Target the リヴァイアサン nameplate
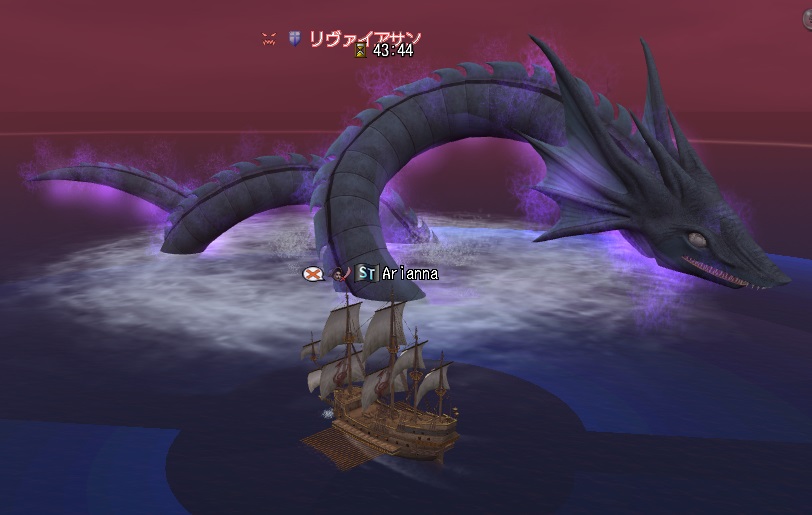The image size is (812, 515). click(x=365, y=39)
